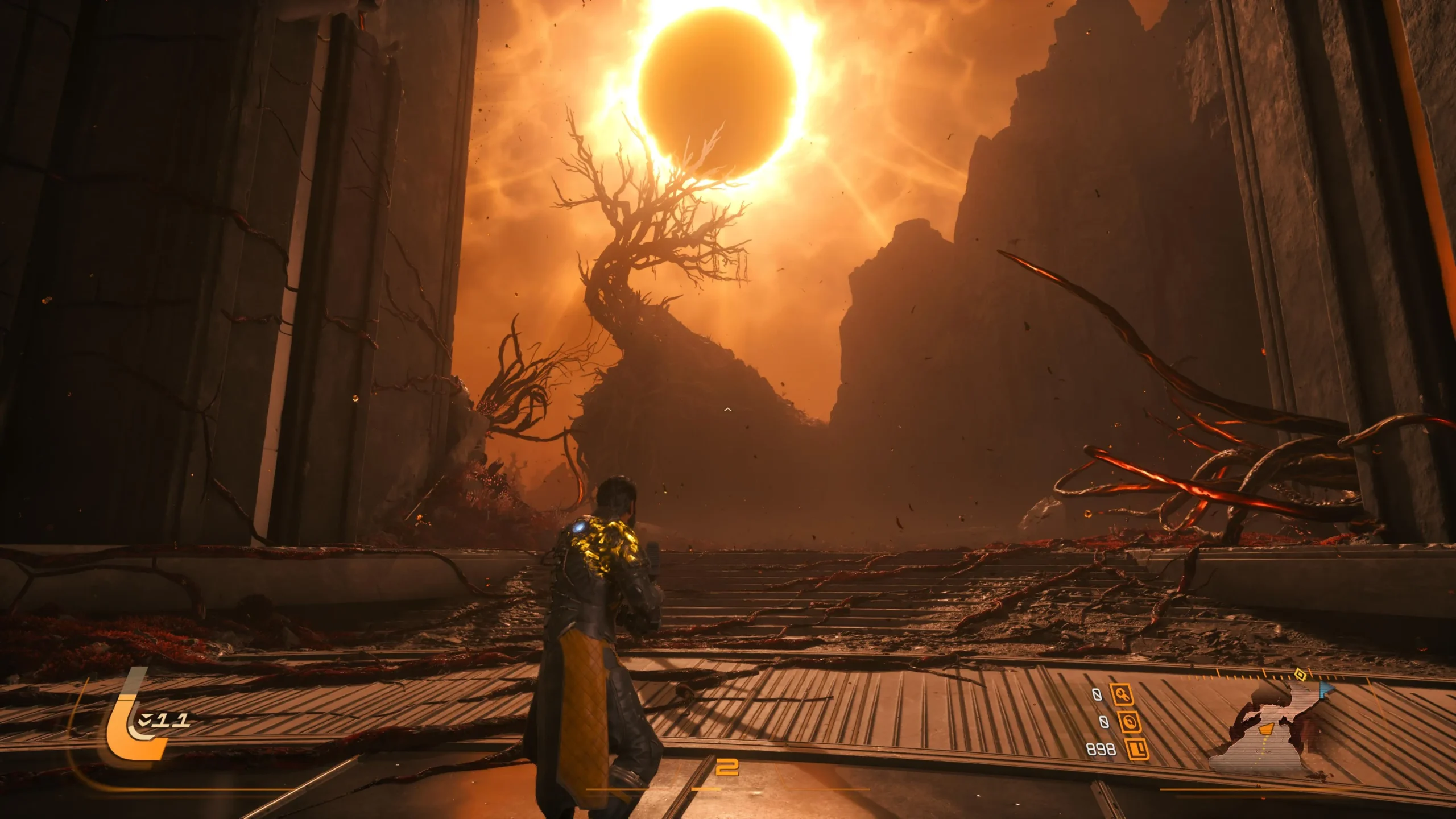The image size is (1456, 819).
Task: Click the orange player marker on minimap
Action: pyautogui.click(x=1266, y=729)
